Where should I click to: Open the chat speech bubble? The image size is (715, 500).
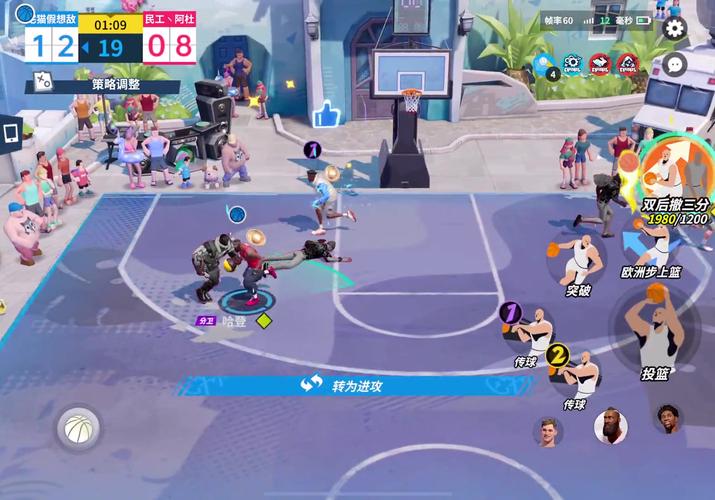675,64
